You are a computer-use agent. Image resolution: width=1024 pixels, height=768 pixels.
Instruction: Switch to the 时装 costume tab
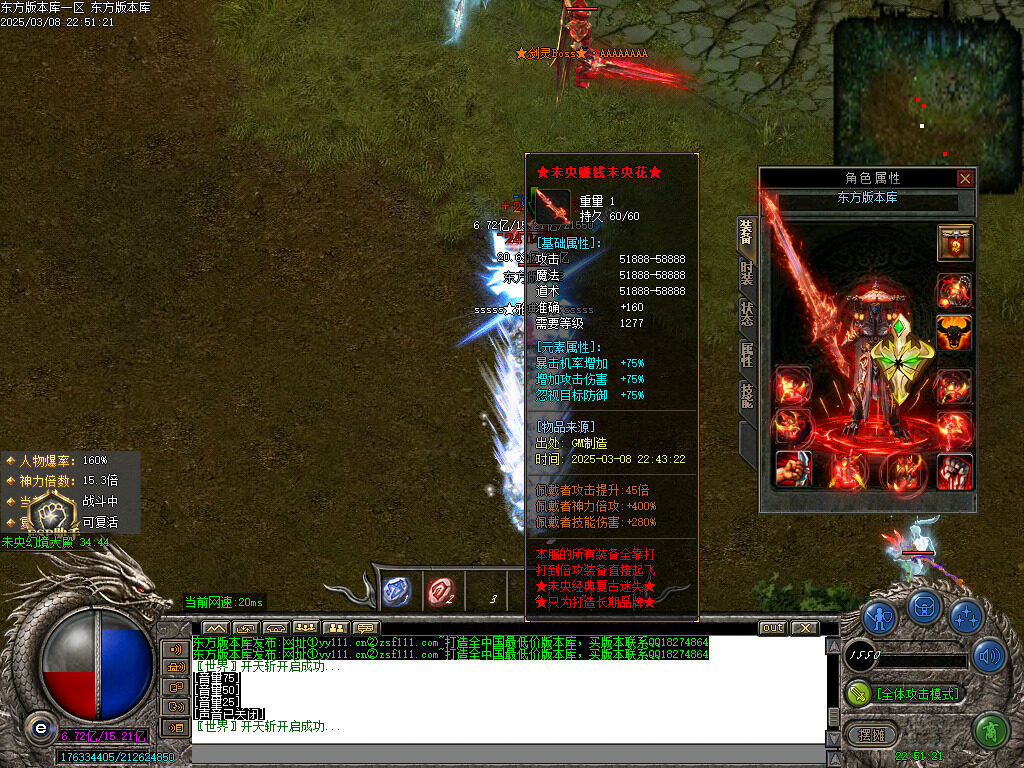pyautogui.click(x=746, y=272)
